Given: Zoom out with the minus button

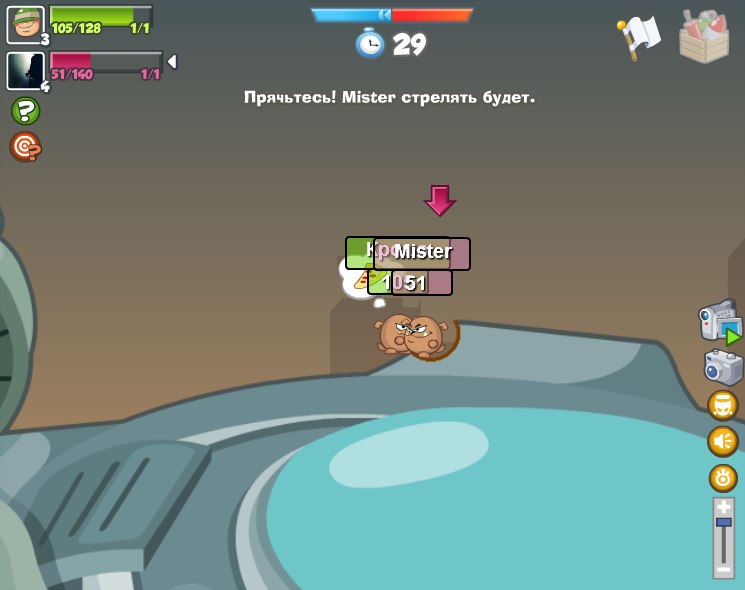Looking at the screenshot, I should pyautogui.click(x=723, y=570).
